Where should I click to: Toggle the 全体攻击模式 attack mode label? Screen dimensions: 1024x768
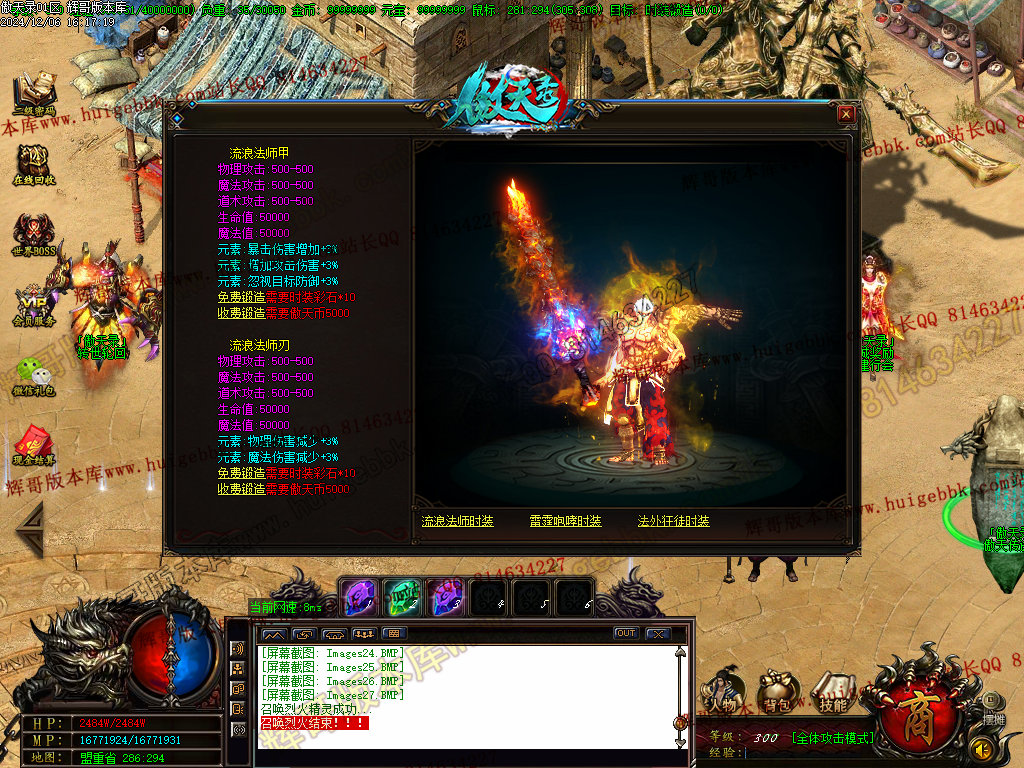(832, 738)
